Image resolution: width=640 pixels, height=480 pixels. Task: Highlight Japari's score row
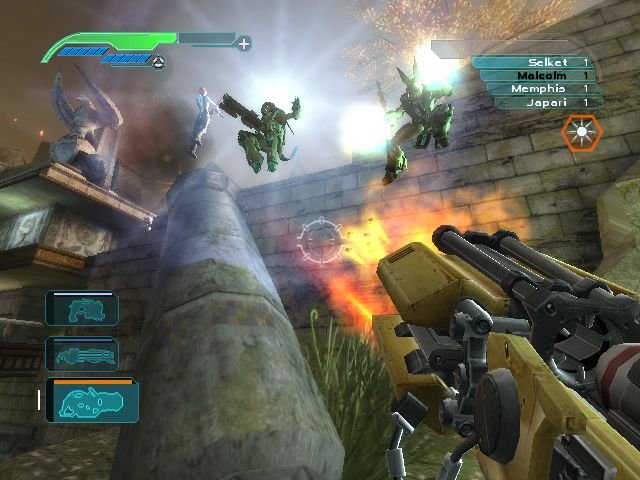click(532, 101)
